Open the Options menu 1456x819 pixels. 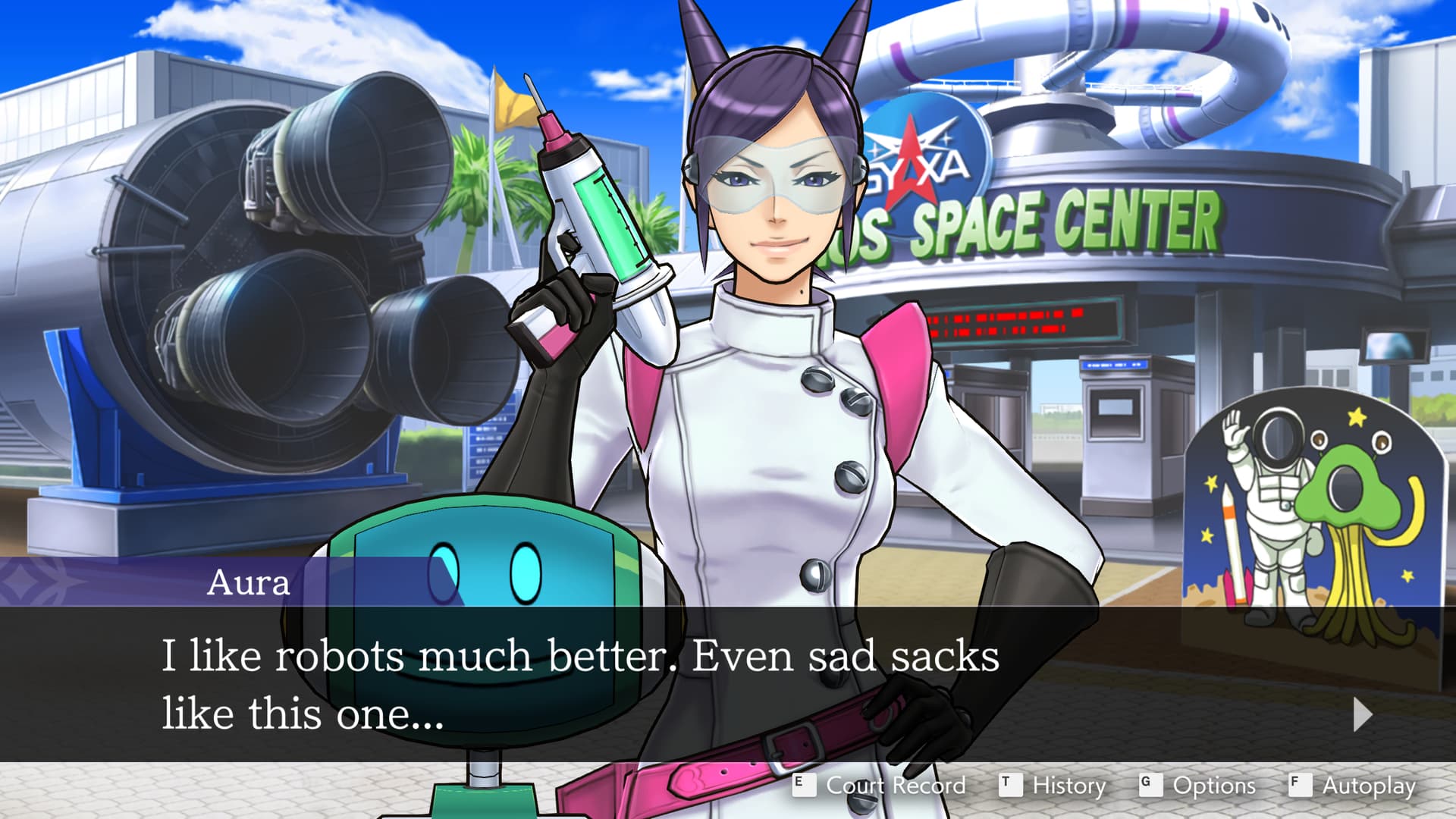pos(1198,785)
